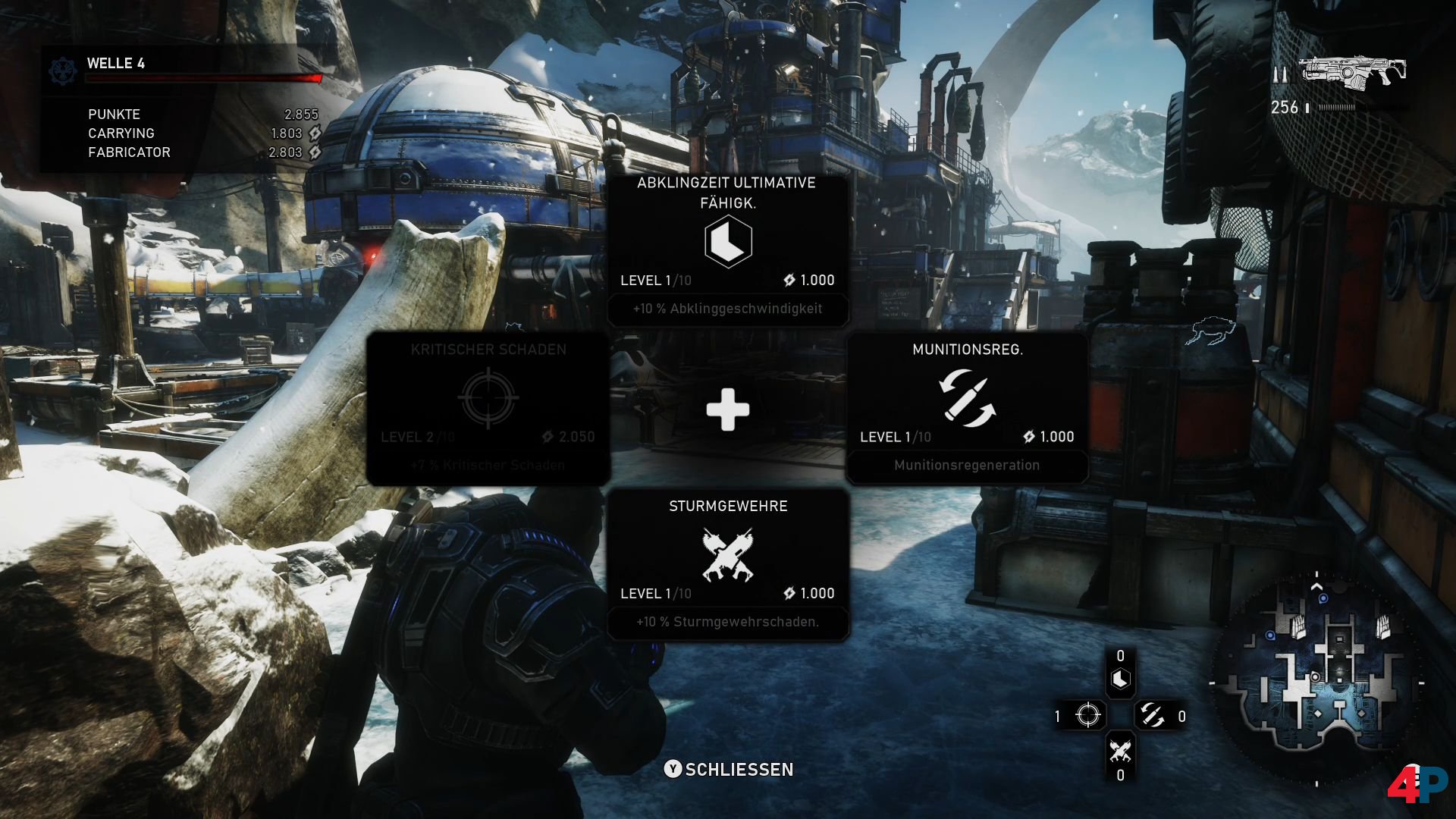Click the crosshair perk icon on the HUD
Image resolution: width=1456 pixels, height=819 pixels.
(x=1087, y=715)
